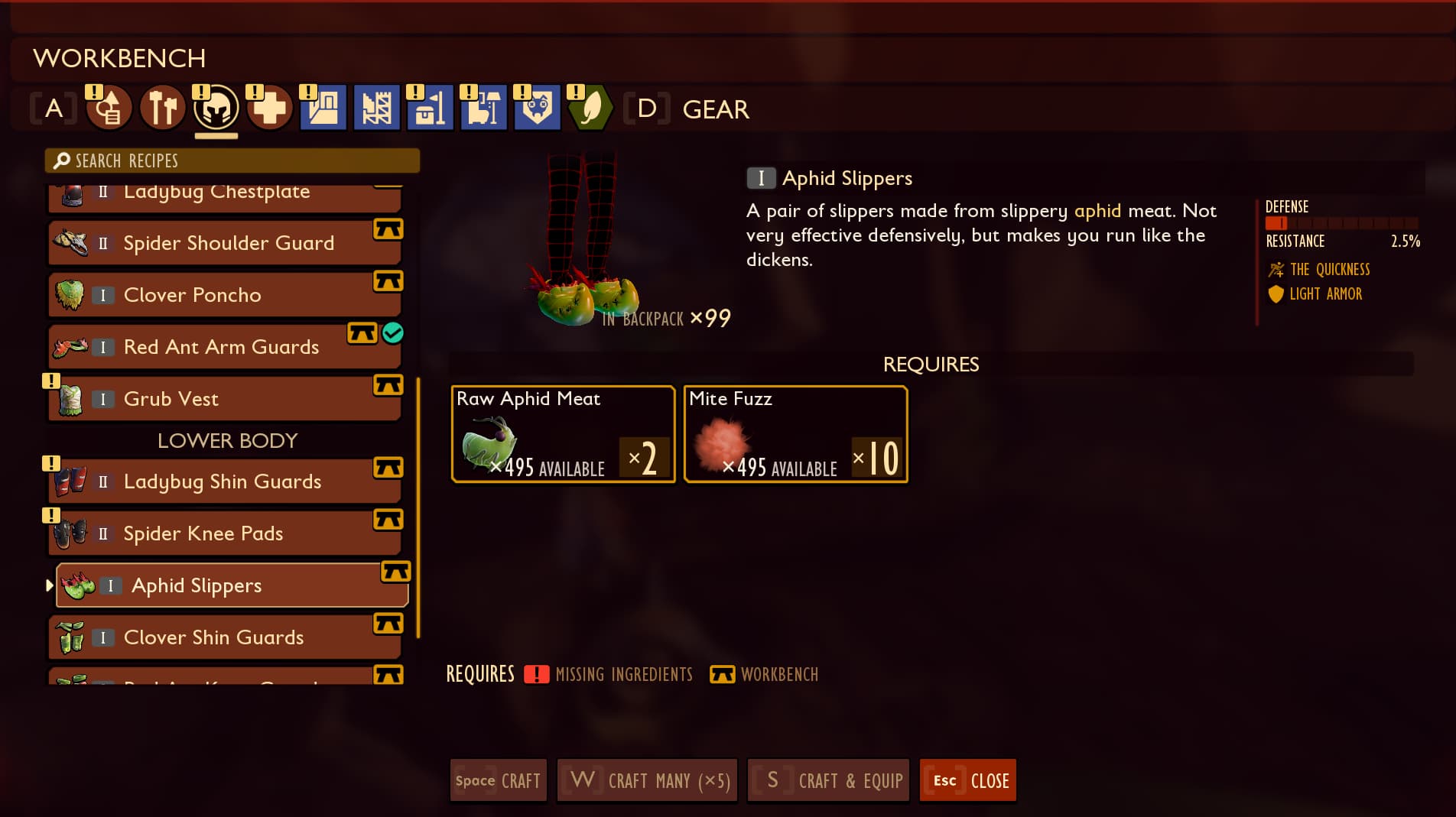Click CRAFT & EQUIP
This screenshot has width=1456, height=817.
[x=827, y=780]
